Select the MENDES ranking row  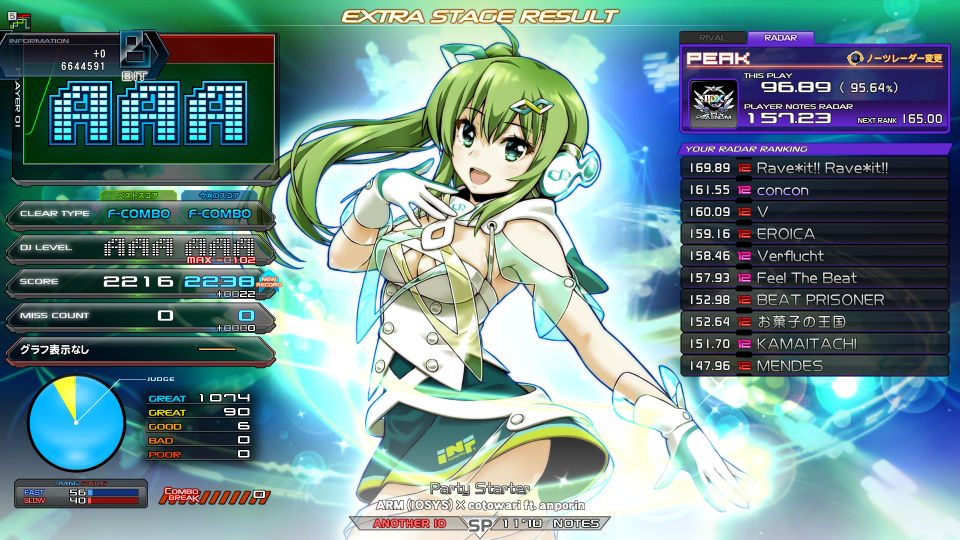[814, 366]
